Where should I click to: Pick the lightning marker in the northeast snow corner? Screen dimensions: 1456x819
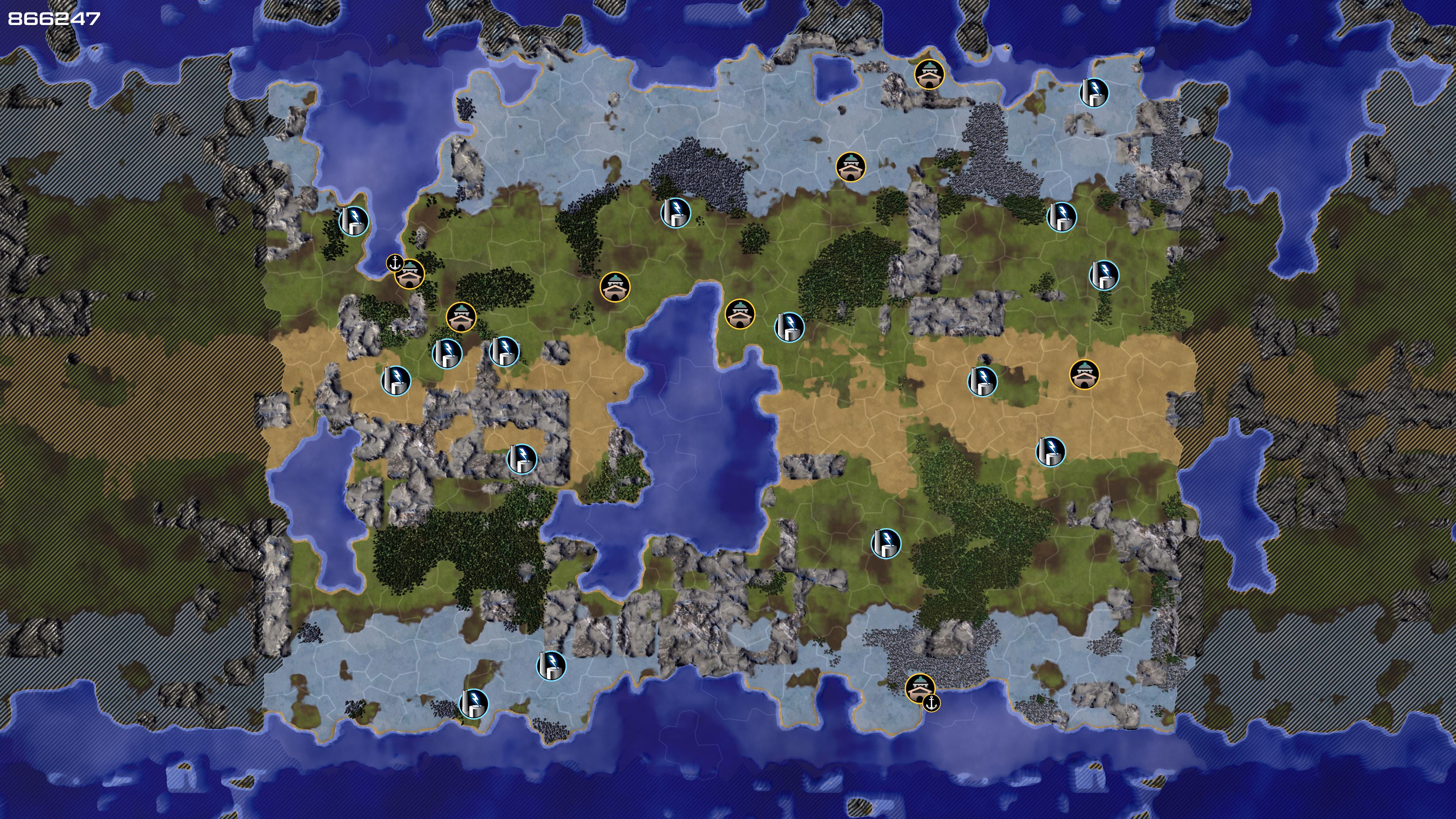[x=1094, y=92]
